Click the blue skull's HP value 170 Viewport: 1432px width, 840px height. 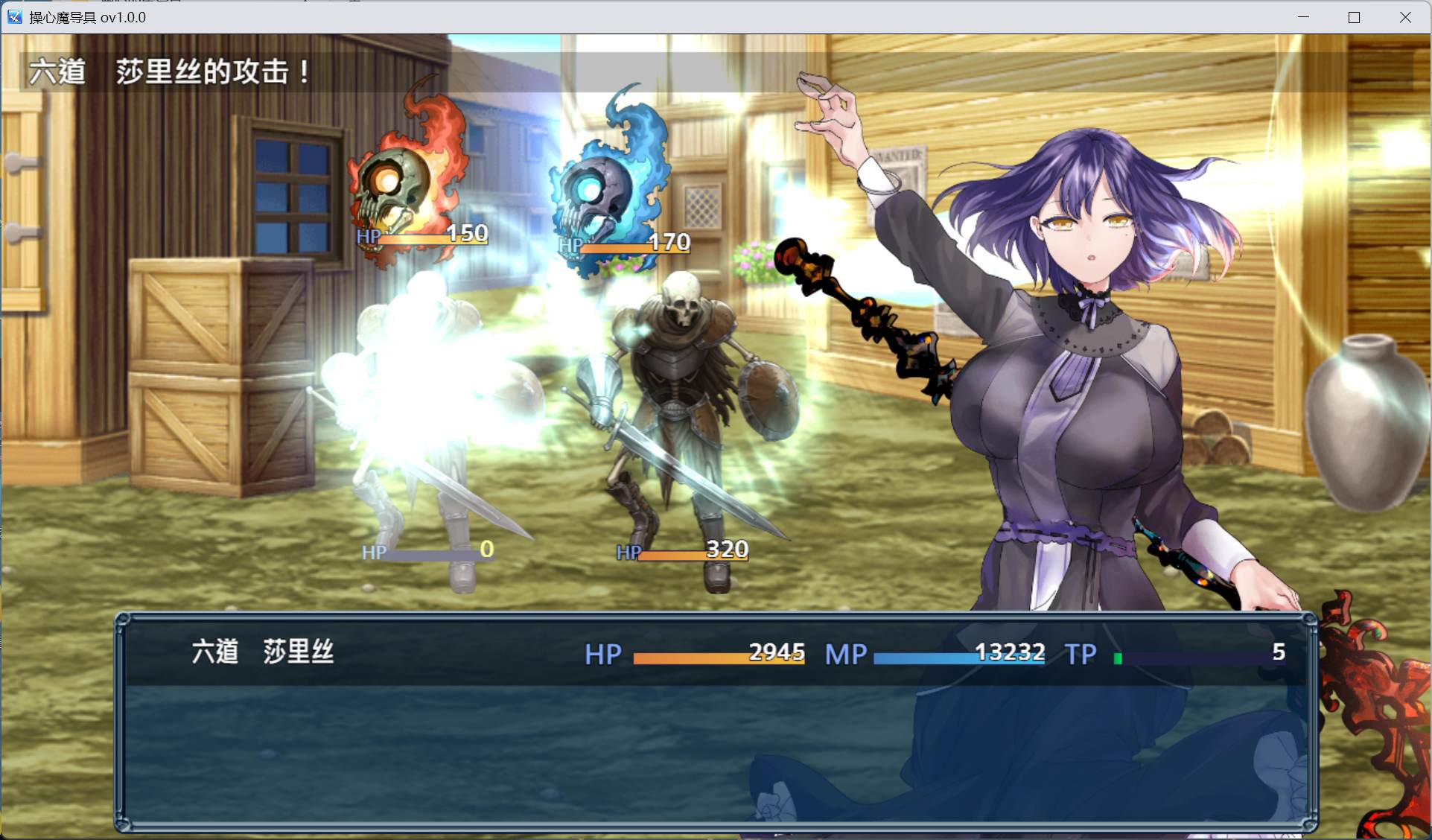[669, 242]
